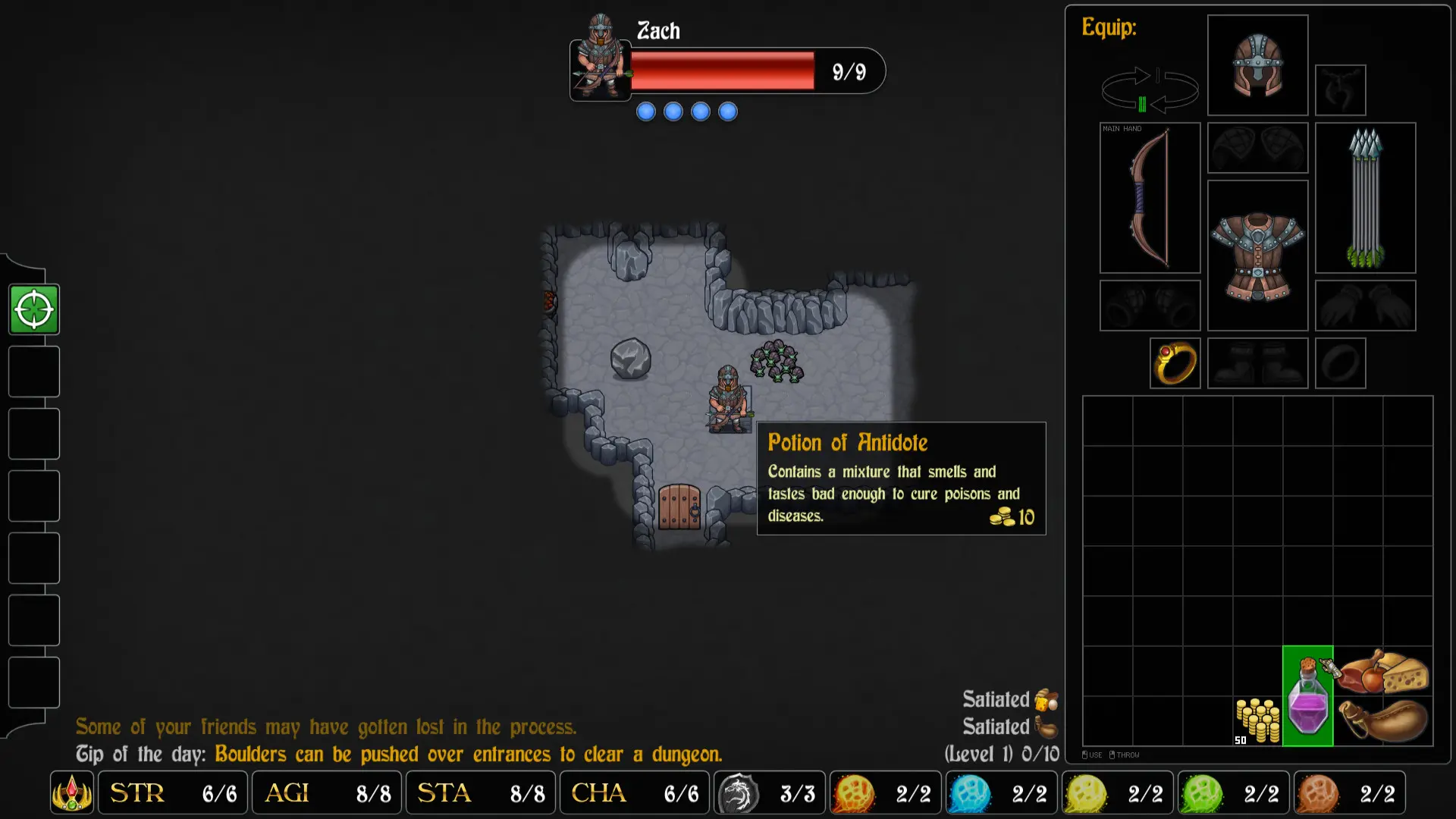Click an empty slot in the left sidebar
Viewport: 1456px width, 819px height.
(33, 372)
